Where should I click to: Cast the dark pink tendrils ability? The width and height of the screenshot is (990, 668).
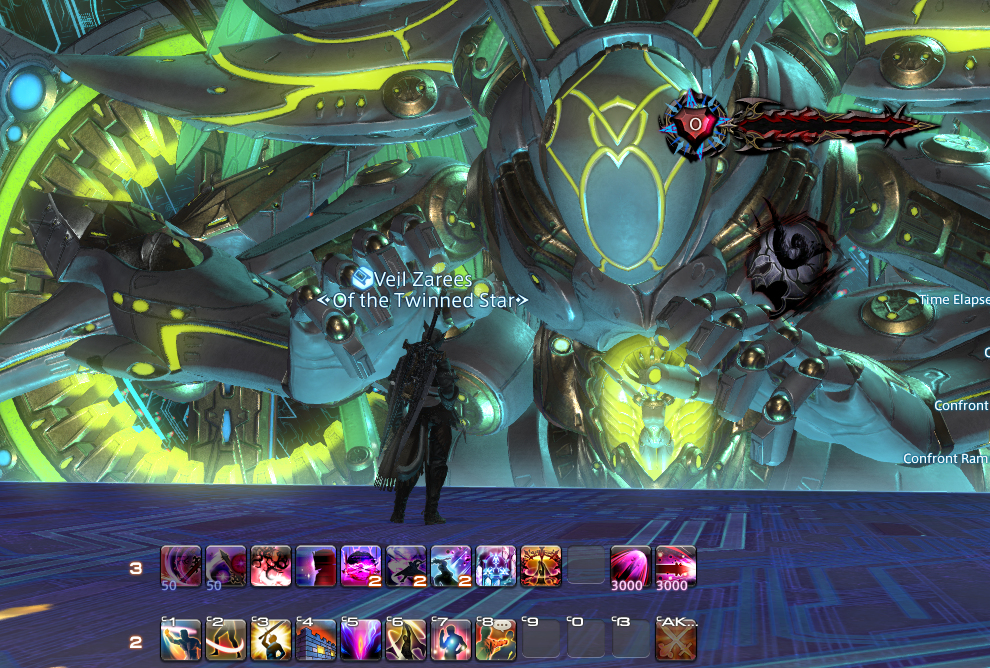click(x=271, y=567)
